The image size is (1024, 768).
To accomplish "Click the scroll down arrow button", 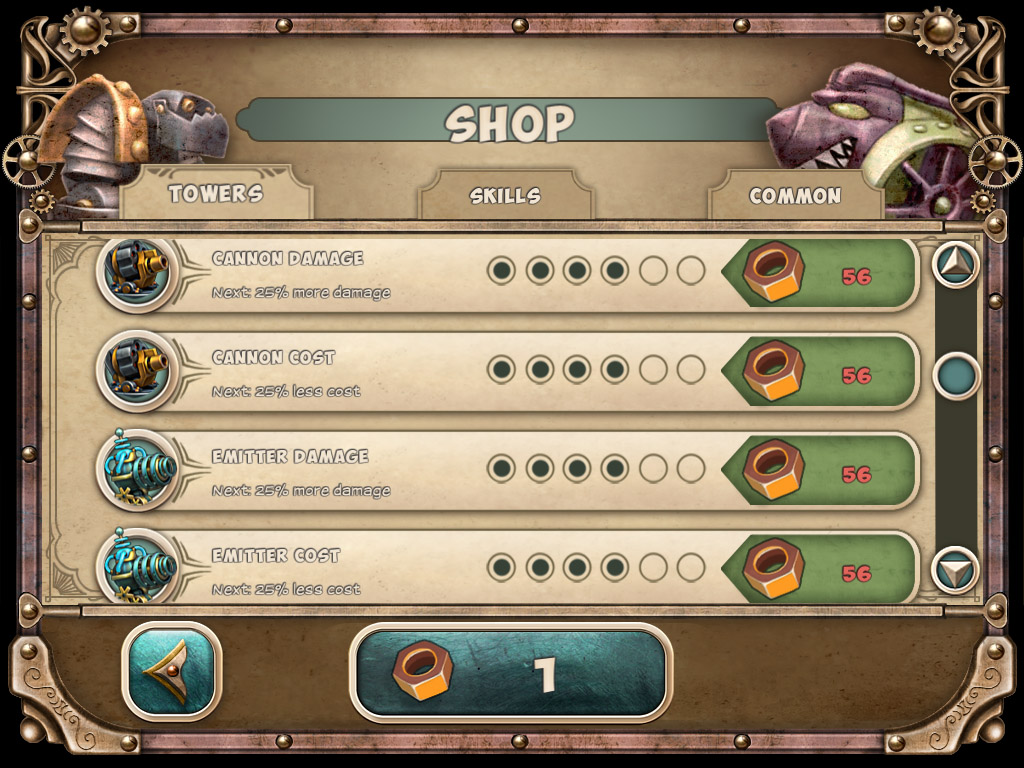I will click(956, 570).
